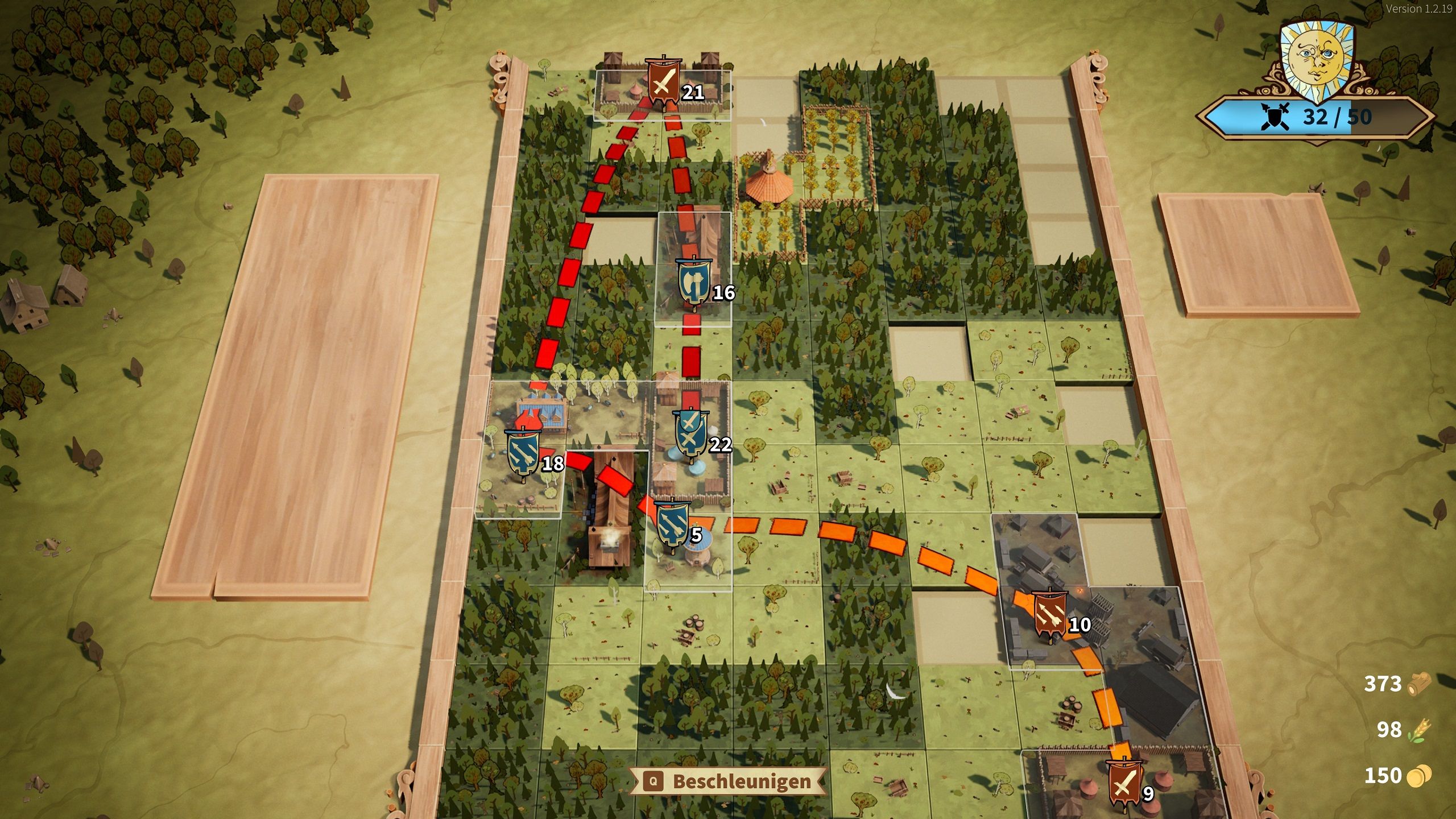Select the blue archer unit with 5
This screenshot has height=819, width=1456.
673,525
